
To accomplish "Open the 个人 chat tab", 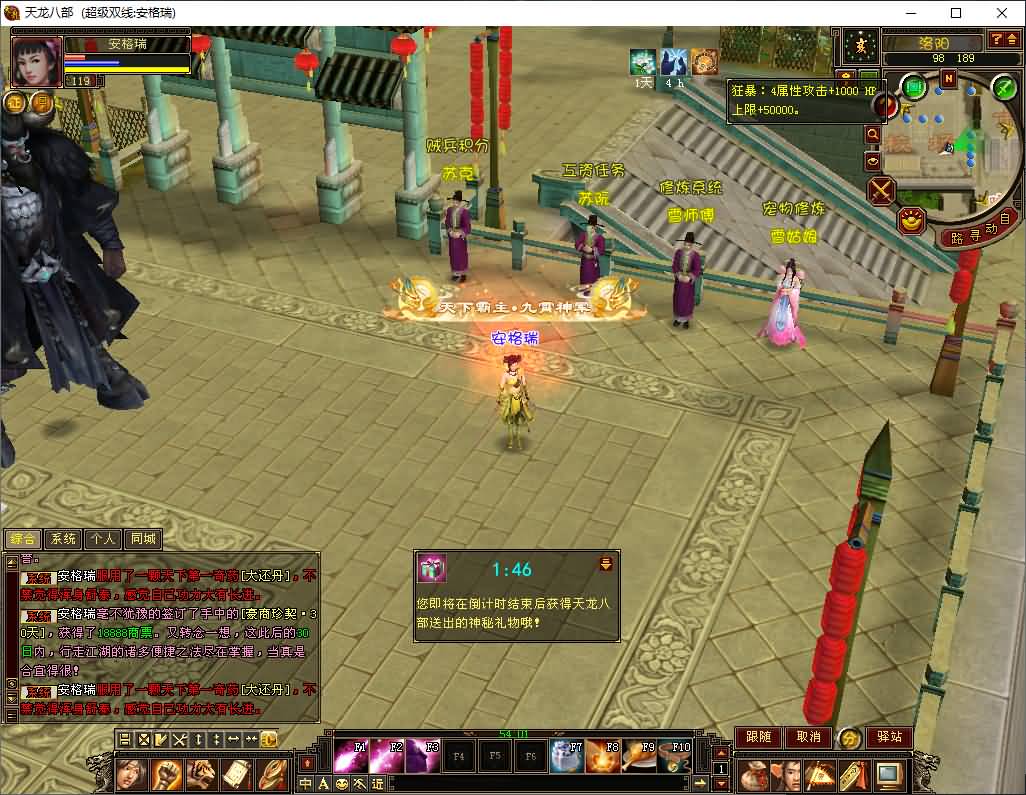I will 103,539.
